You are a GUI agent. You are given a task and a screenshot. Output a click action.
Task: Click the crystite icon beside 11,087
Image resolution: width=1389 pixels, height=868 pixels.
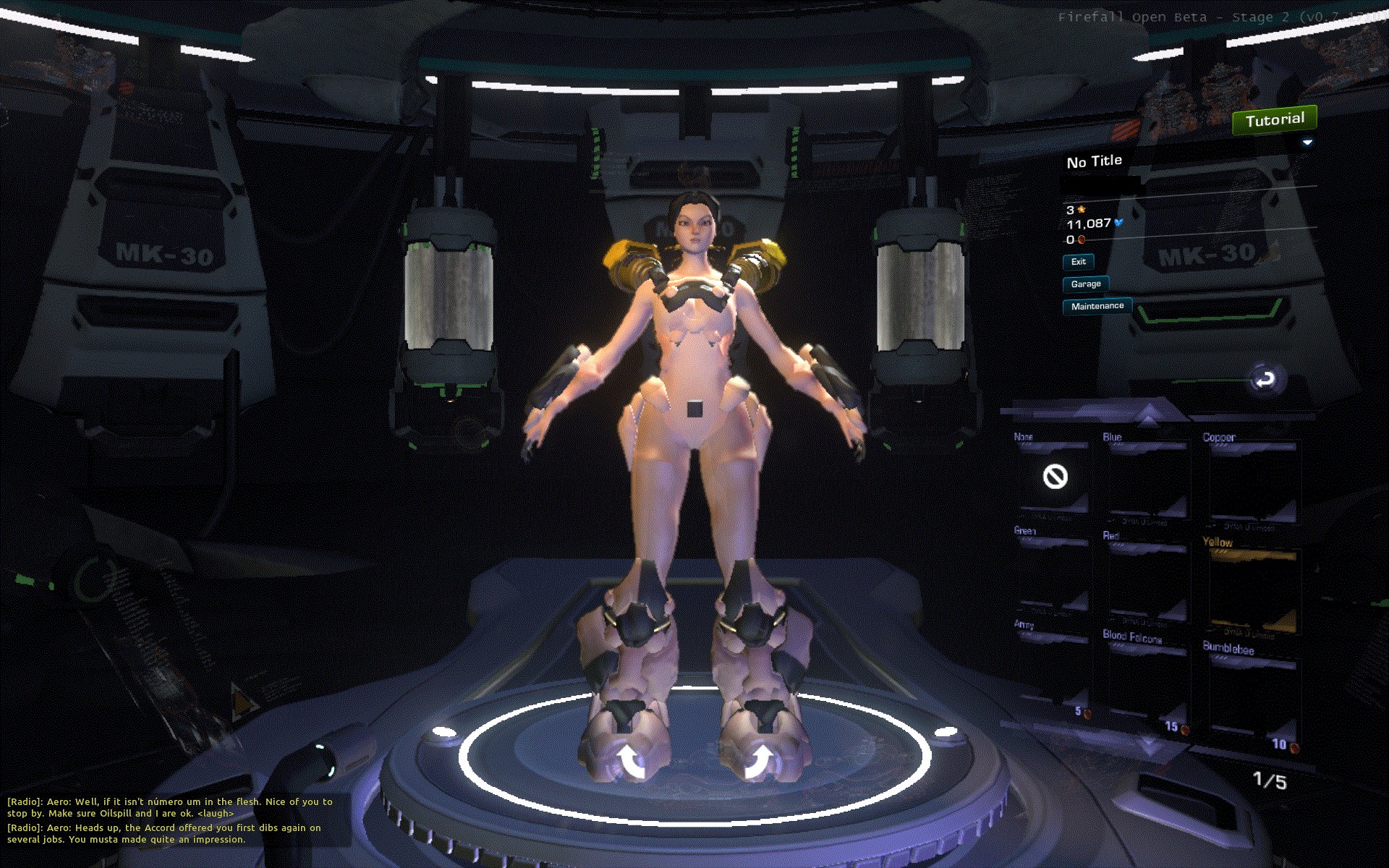[x=1118, y=223]
